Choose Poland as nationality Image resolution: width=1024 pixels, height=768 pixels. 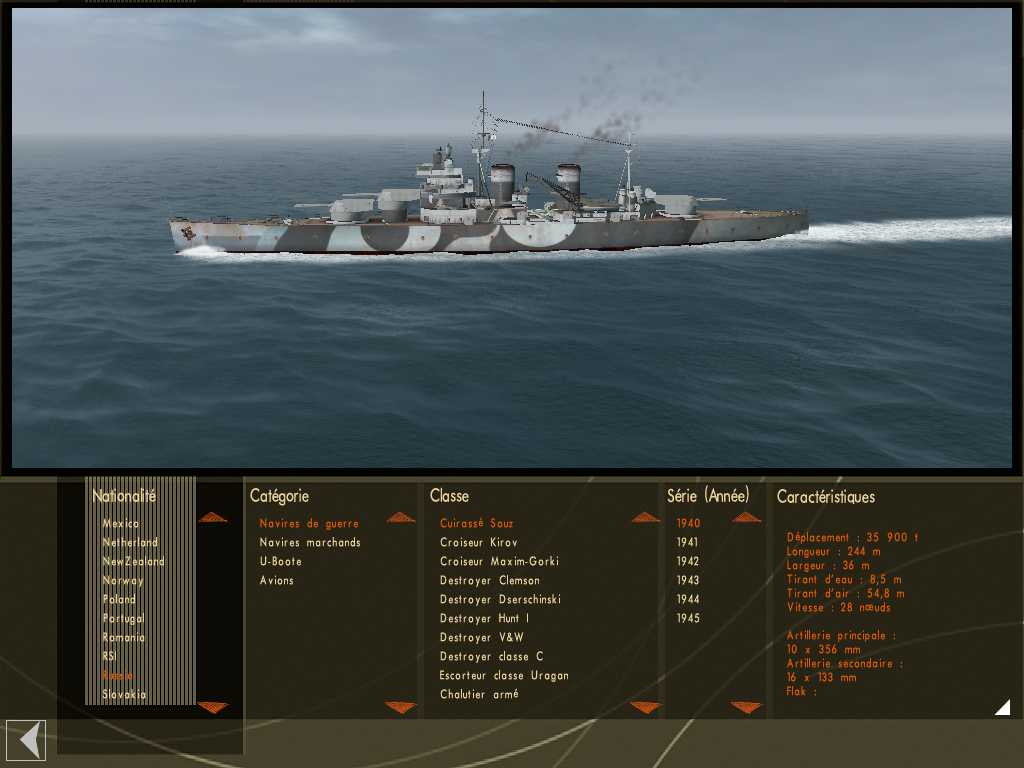tap(119, 600)
